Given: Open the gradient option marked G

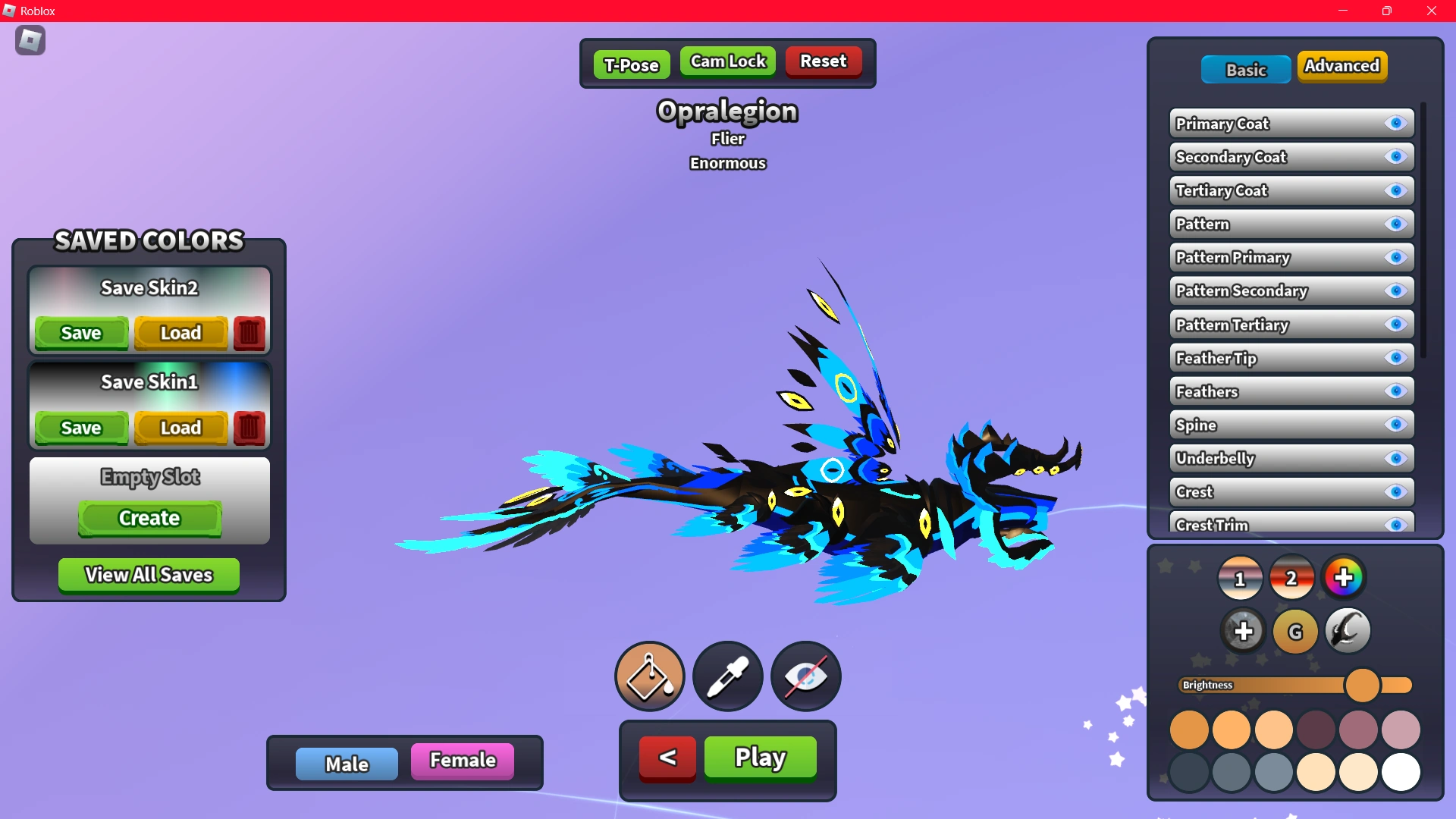Looking at the screenshot, I should pos(1294,630).
